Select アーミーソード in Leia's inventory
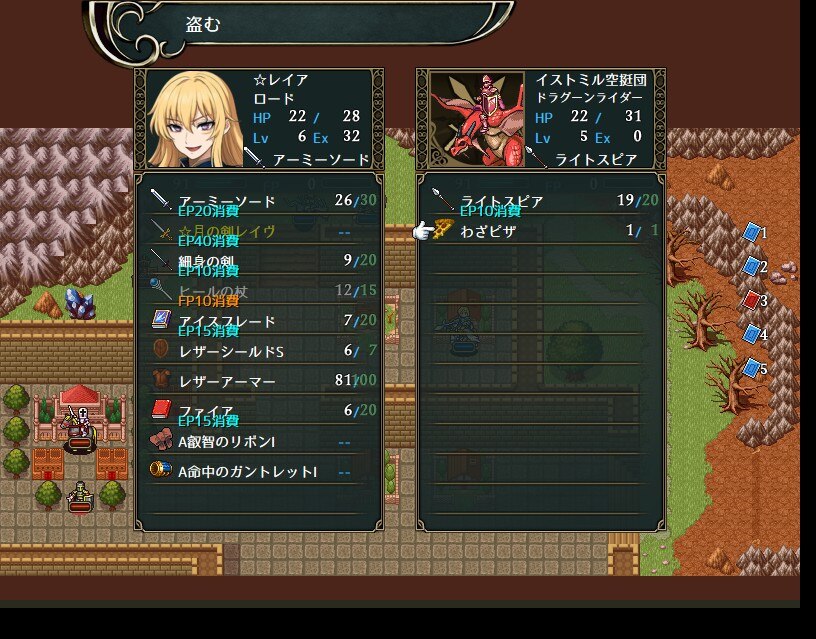816x639 pixels. pos(260,201)
